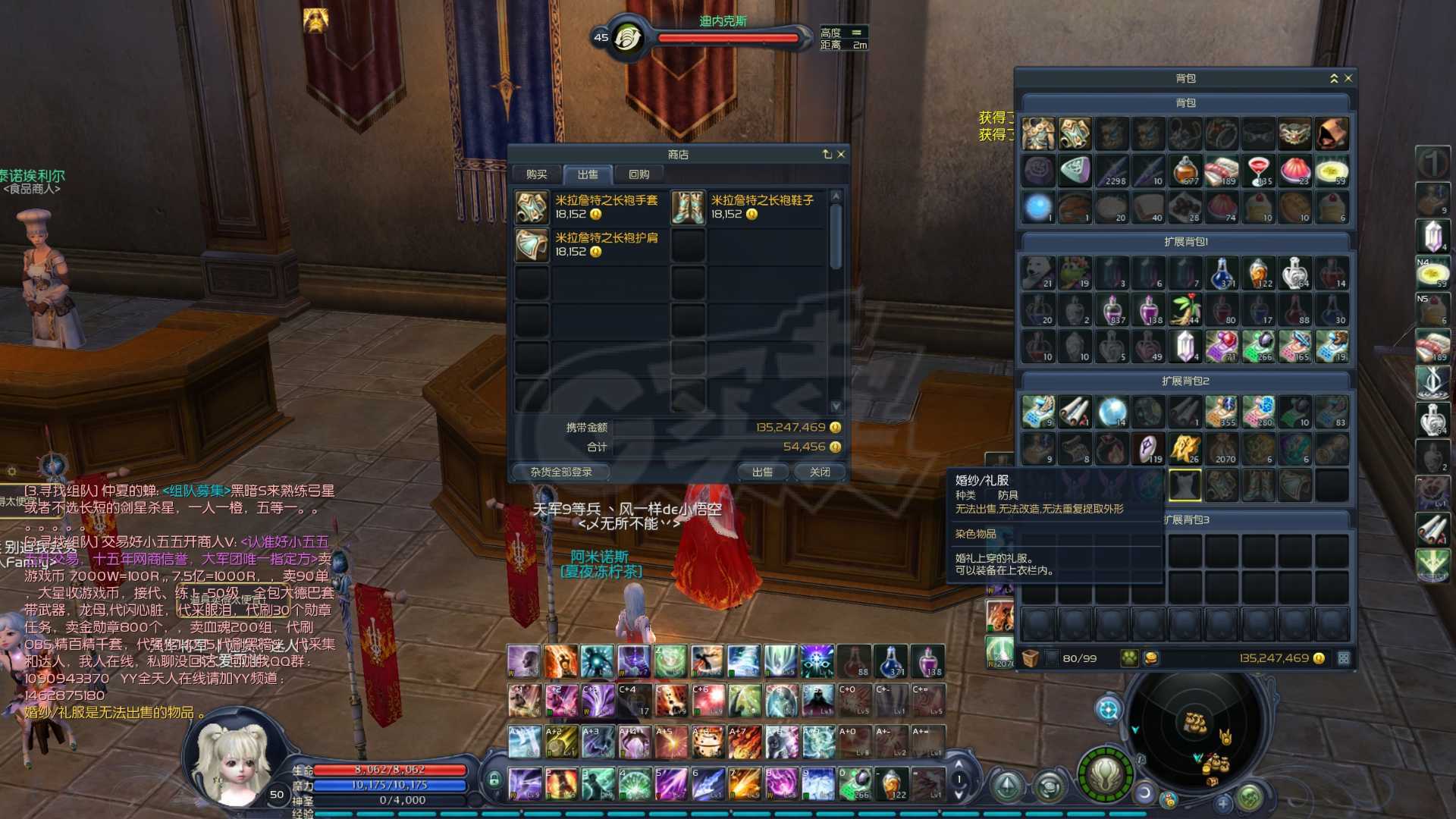Open the 回购 (Buyback) tab
The image size is (1456, 819).
[x=639, y=174]
